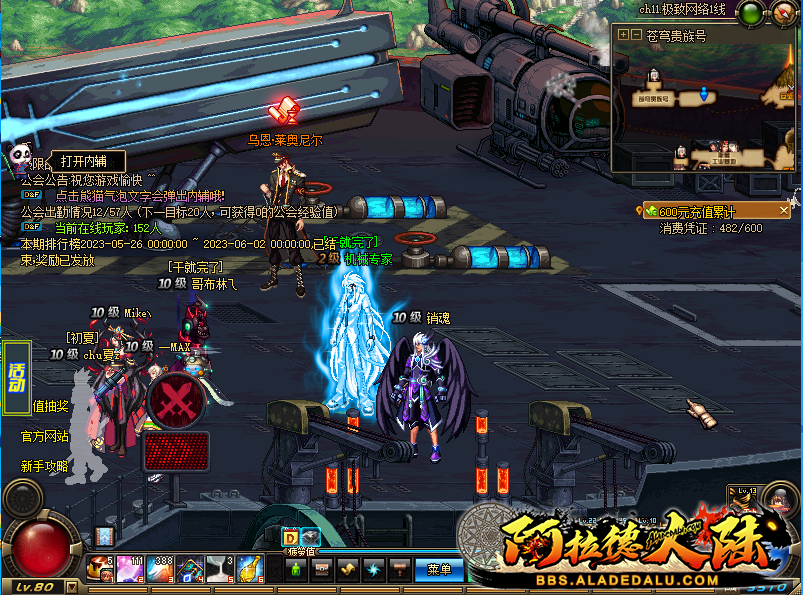Zoom in the minimap with plus button
This screenshot has height=595, width=803.
[623, 34]
